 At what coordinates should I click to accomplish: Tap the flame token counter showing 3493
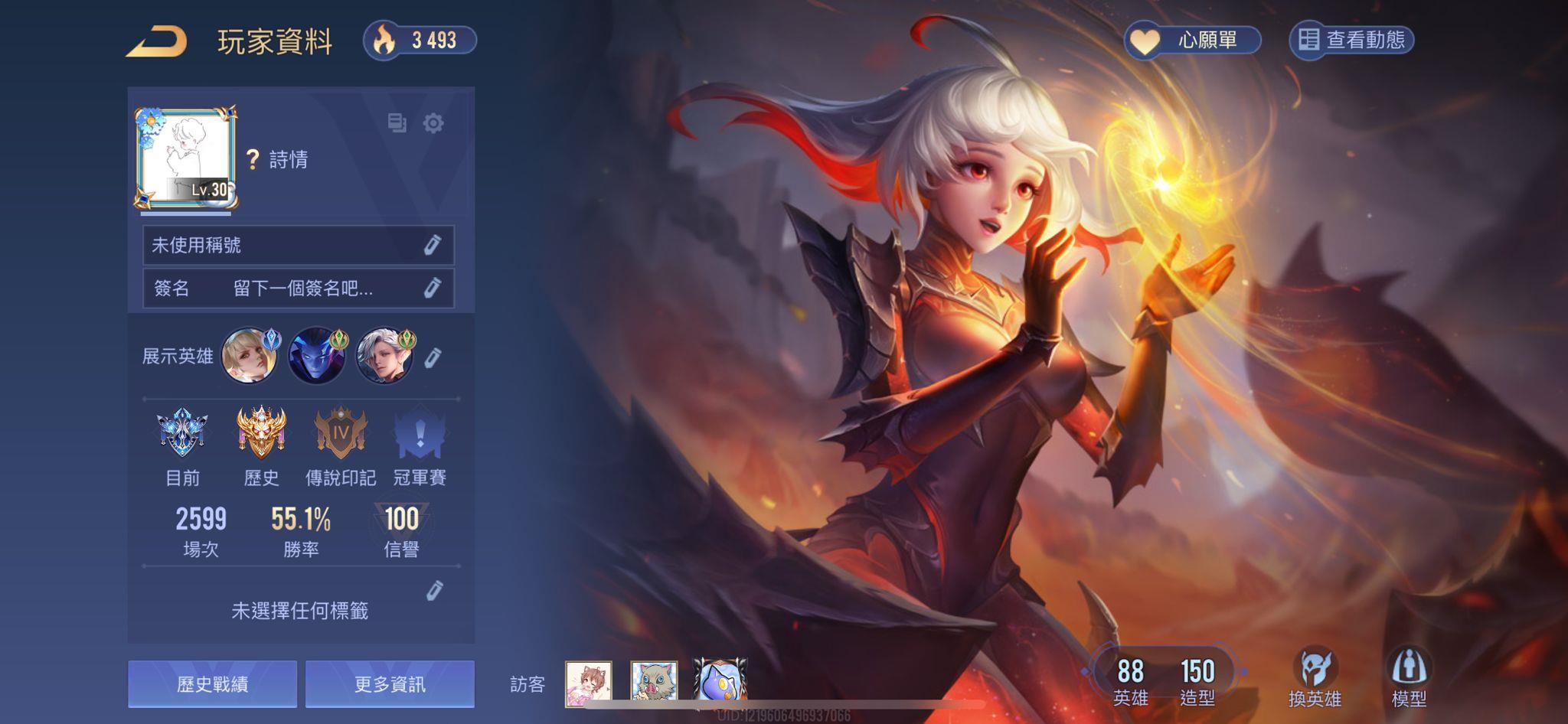(422, 42)
